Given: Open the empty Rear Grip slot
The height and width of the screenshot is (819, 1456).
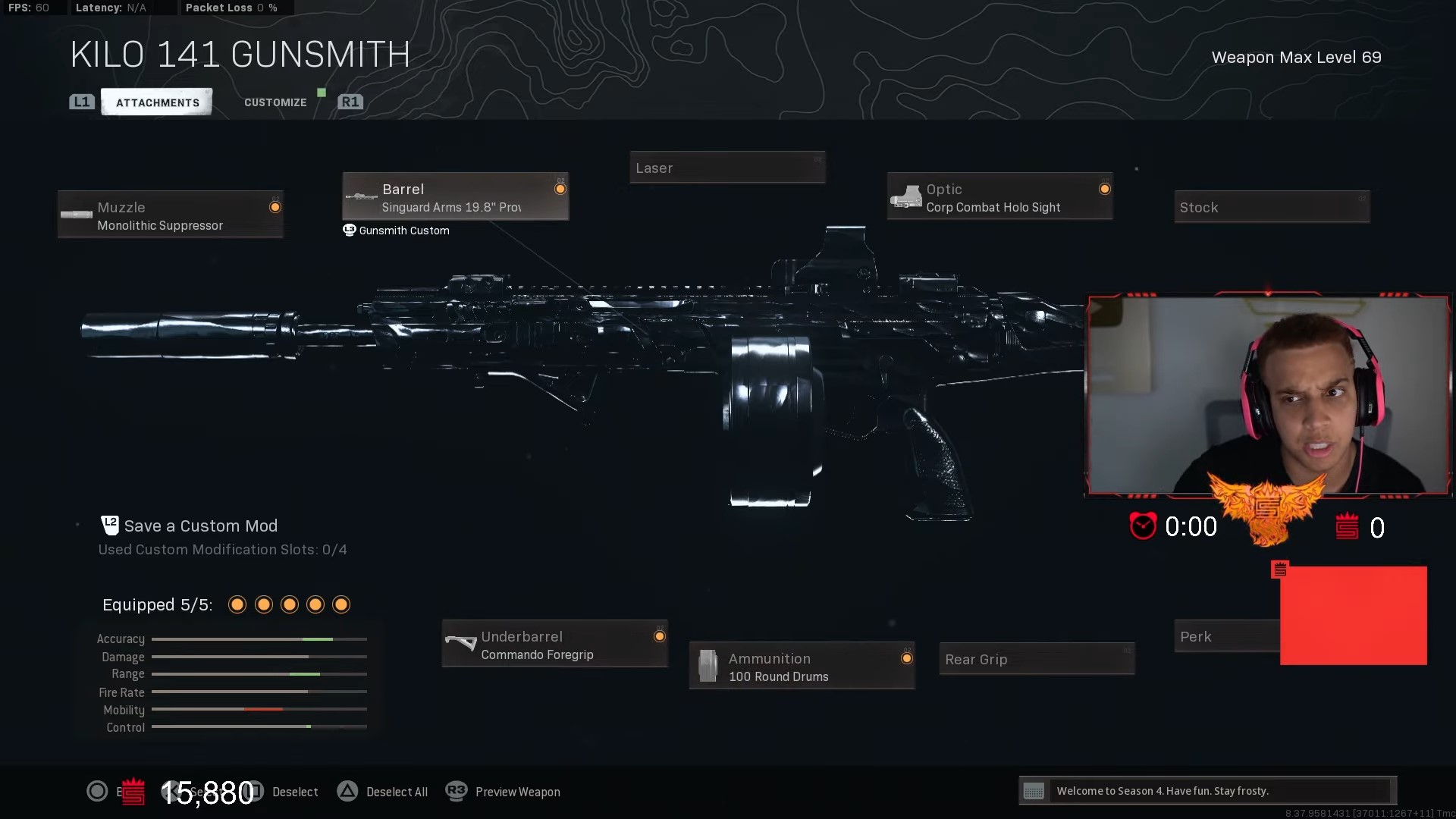Looking at the screenshot, I should pyautogui.click(x=1036, y=658).
